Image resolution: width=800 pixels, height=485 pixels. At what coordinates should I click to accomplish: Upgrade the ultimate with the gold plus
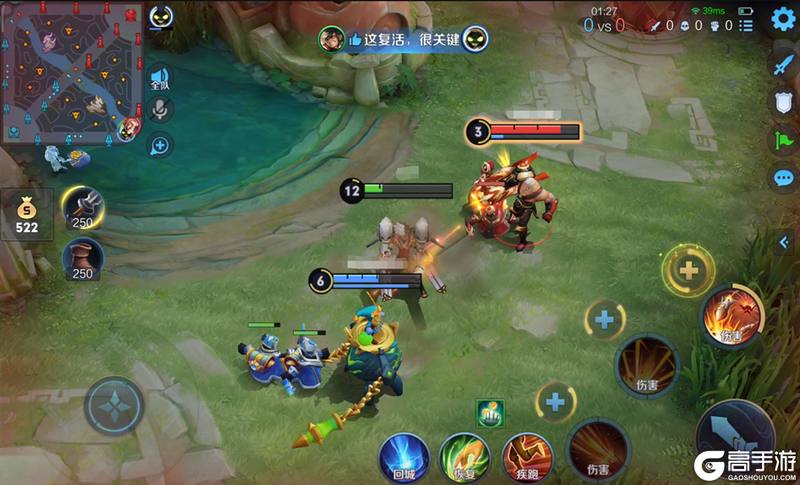688,270
